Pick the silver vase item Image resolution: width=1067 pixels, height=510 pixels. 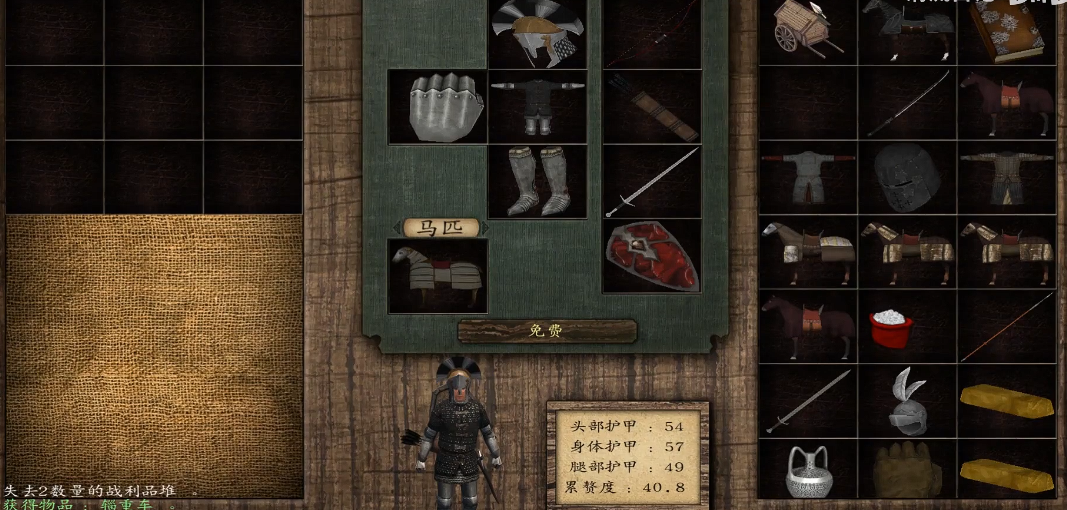tap(808, 471)
